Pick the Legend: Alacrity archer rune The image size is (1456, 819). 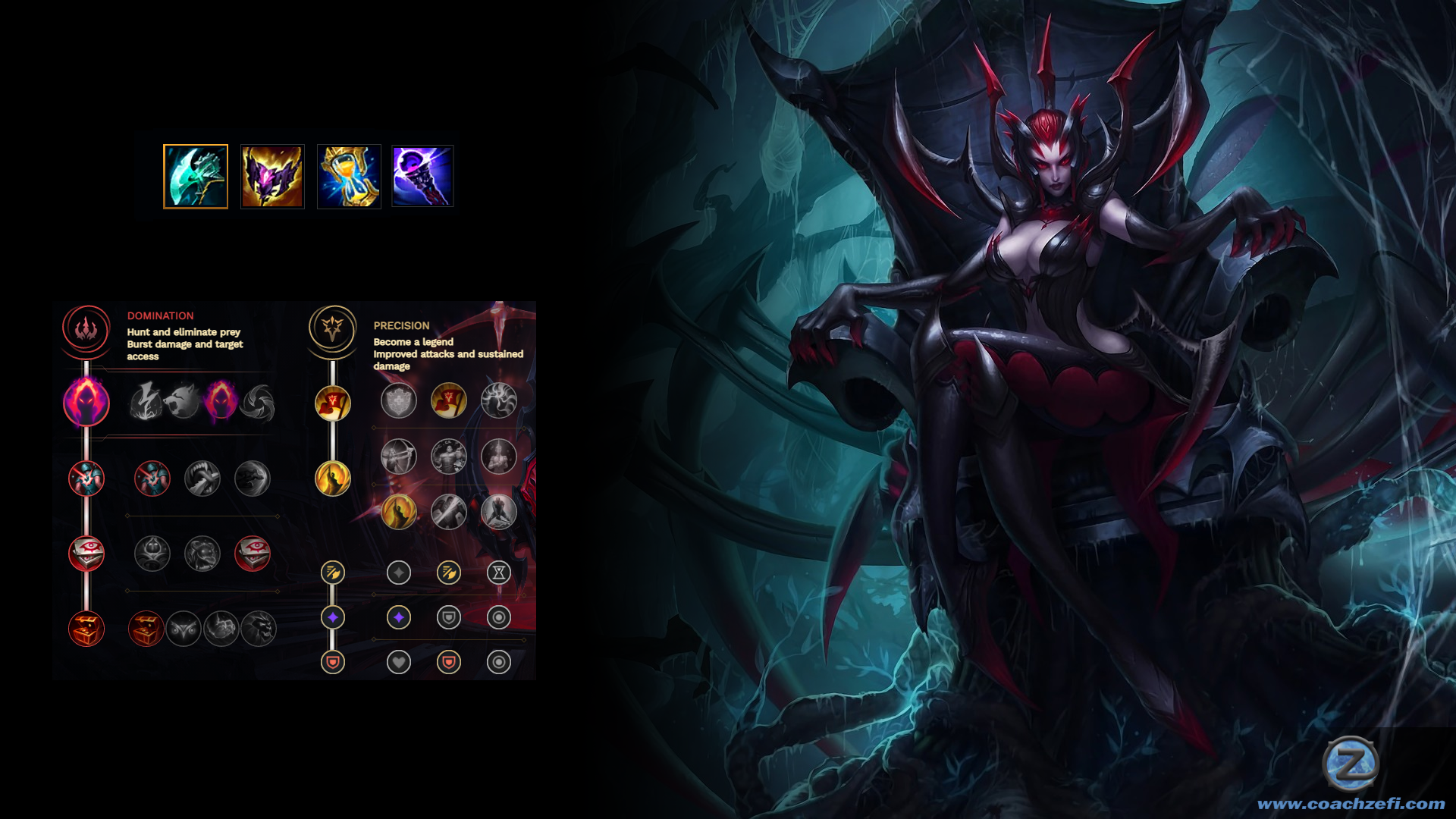coord(399,457)
